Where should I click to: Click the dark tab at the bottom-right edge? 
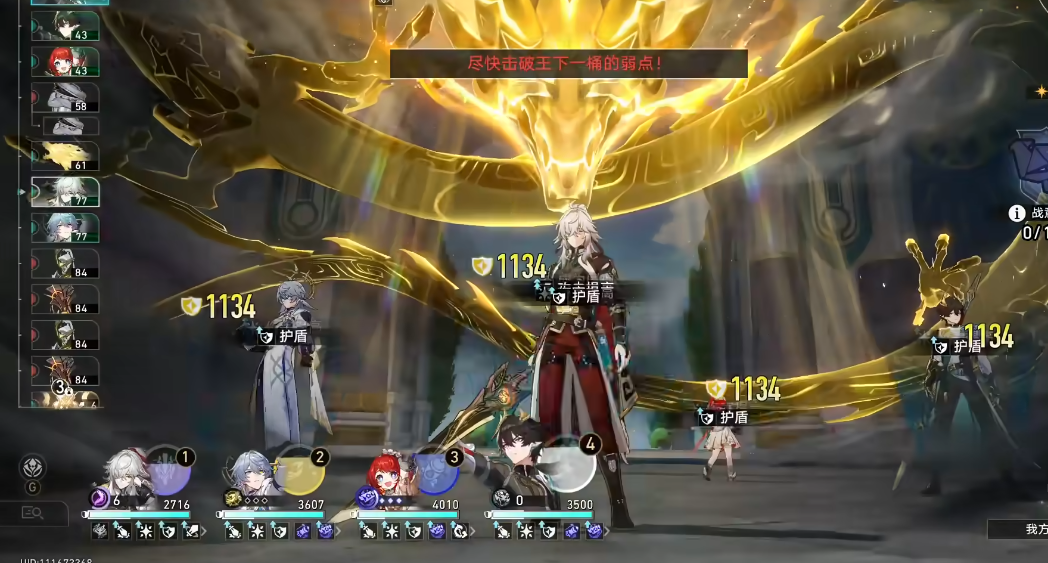[x=1017, y=529]
